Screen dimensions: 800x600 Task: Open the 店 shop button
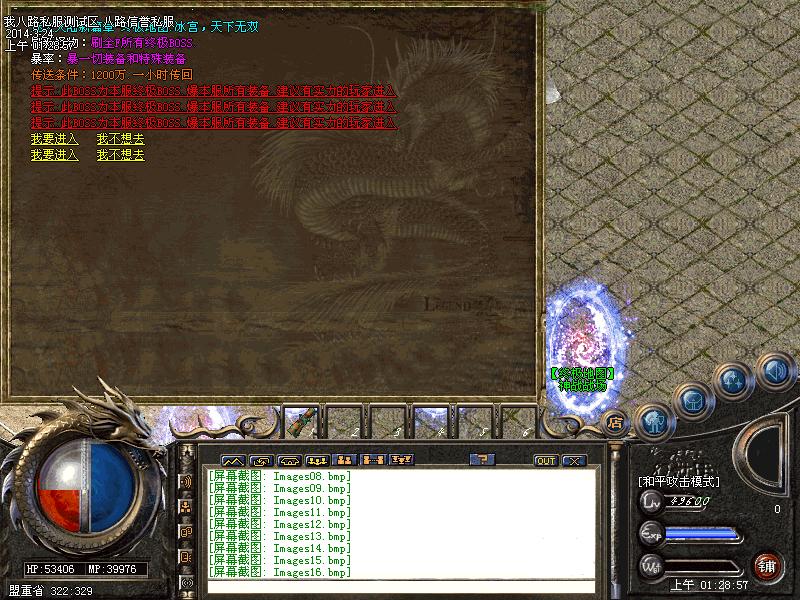(616, 422)
